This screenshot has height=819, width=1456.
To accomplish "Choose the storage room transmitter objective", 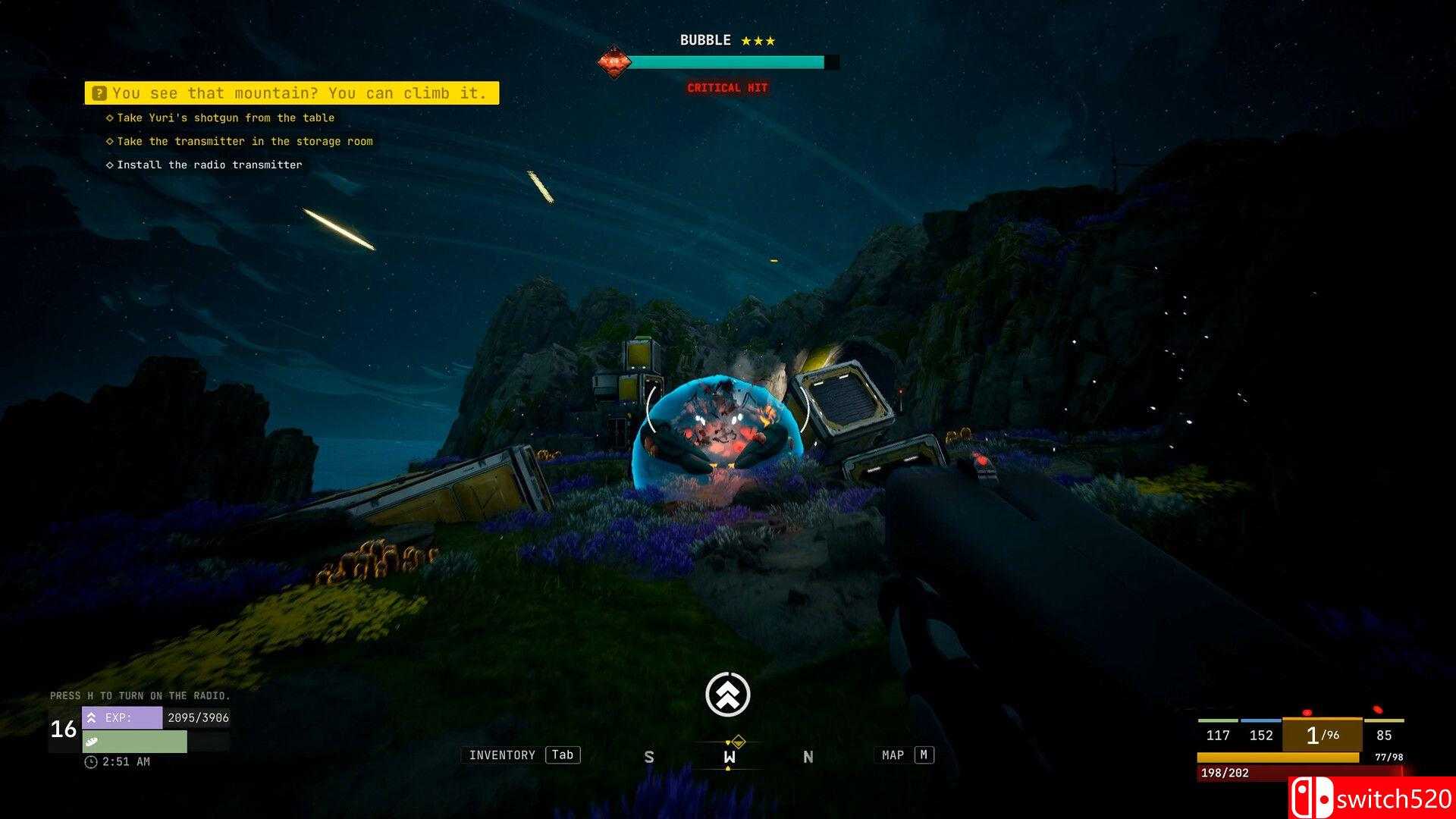I will pos(244,141).
